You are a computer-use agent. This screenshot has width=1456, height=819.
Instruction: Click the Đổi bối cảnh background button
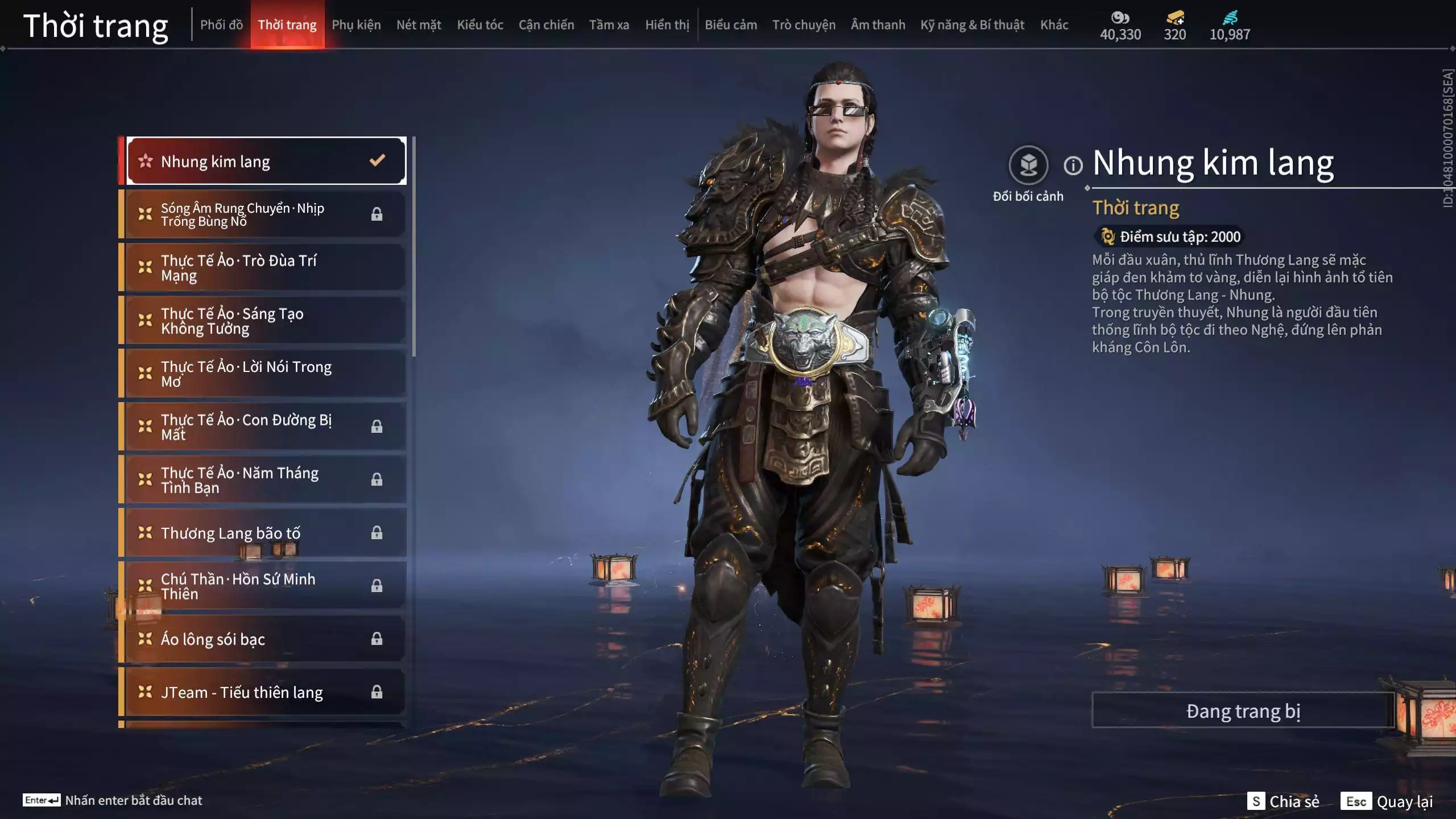1028,166
